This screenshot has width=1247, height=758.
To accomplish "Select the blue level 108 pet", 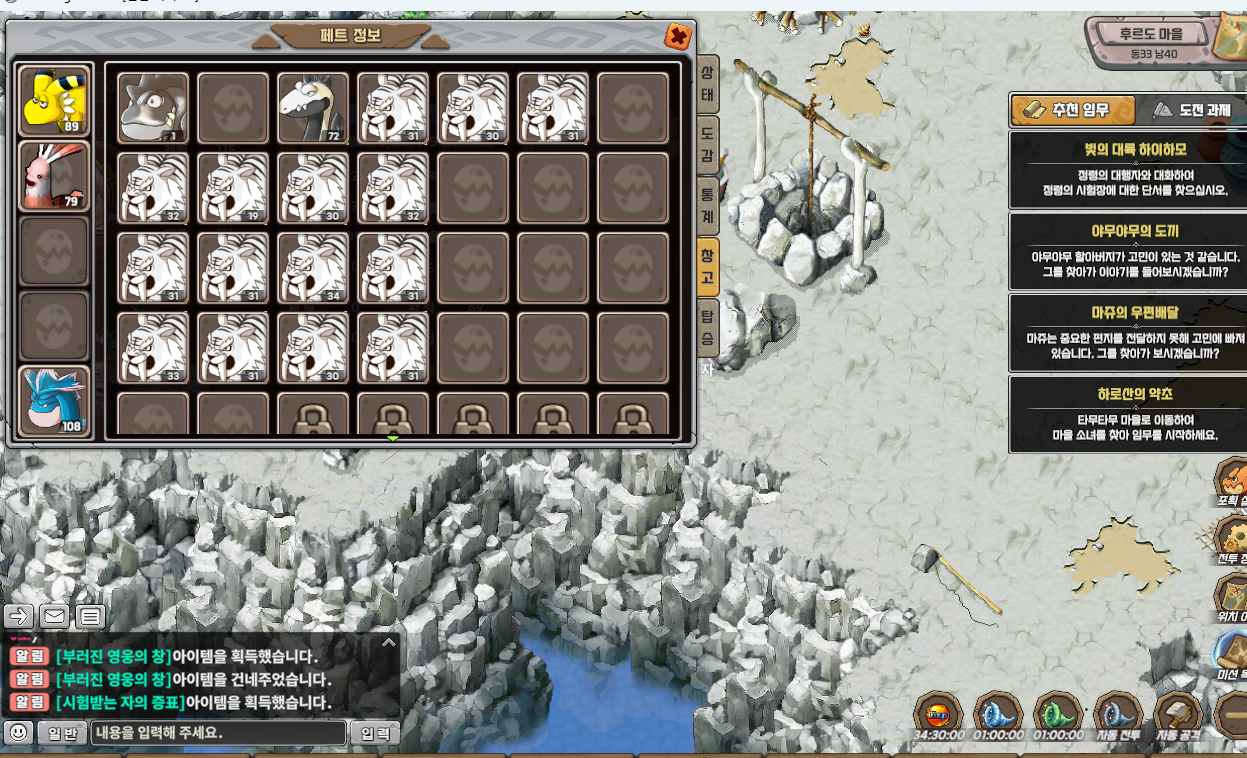I will (54, 401).
